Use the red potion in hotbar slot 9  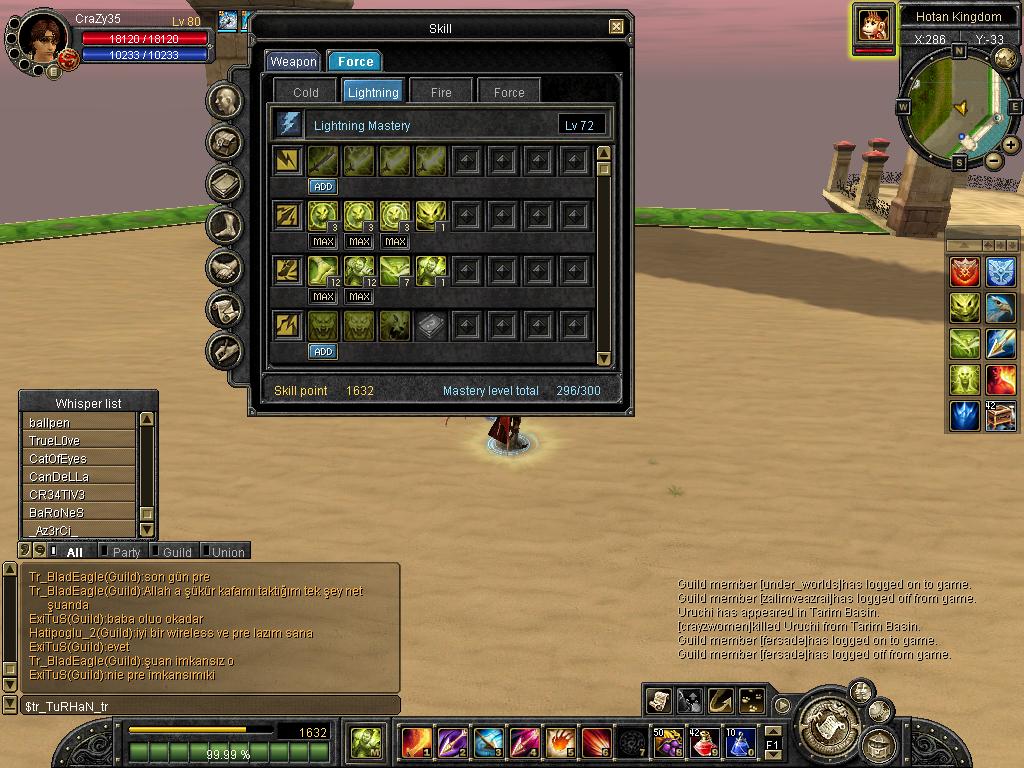tap(703, 743)
